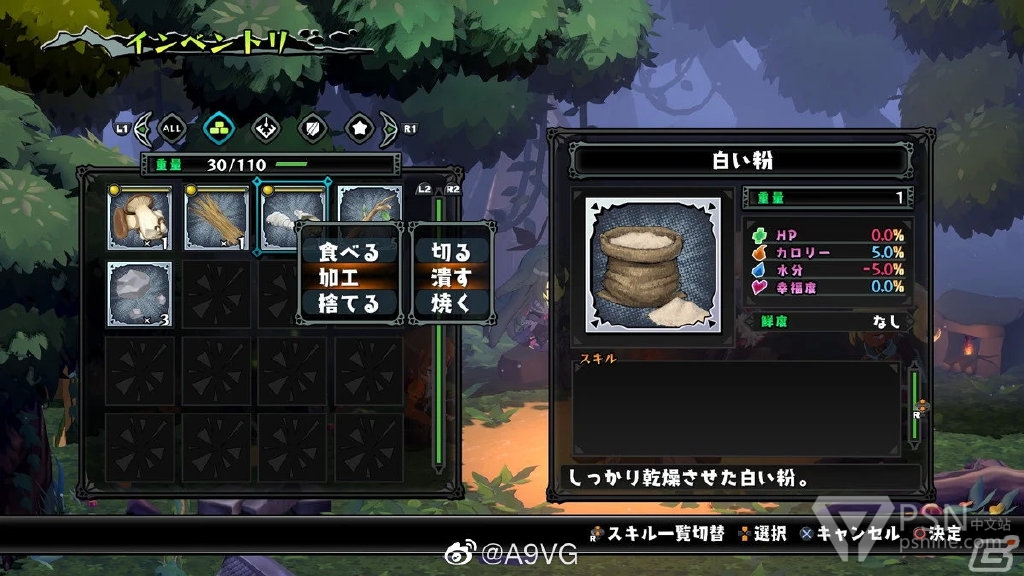This screenshot has width=1024, height=576.
Task: Click the skill panel's green scrollbar
Action: coord(912,403)
